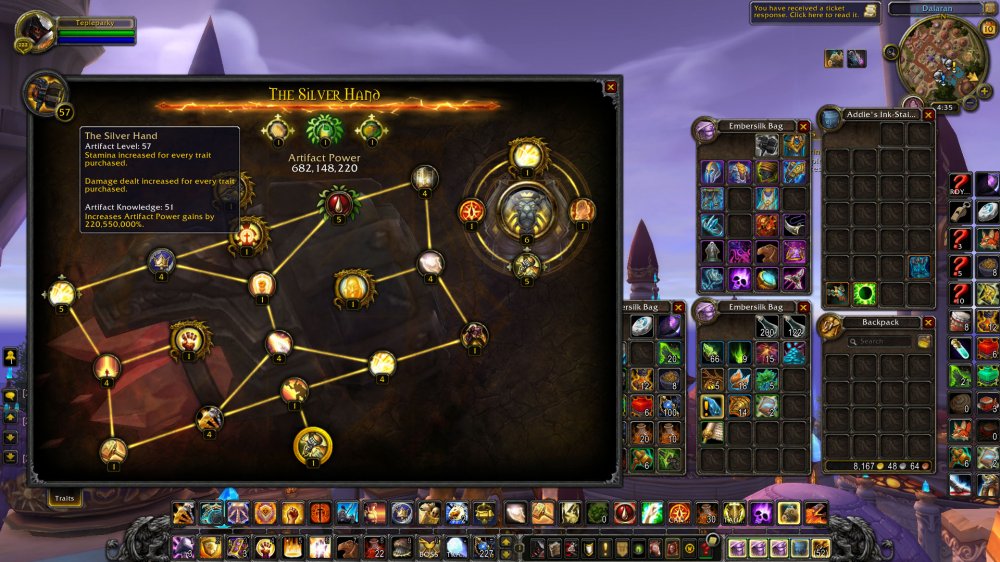
Task: Toggle the minimap tracking magnifier button
Action: click(890, 53)
